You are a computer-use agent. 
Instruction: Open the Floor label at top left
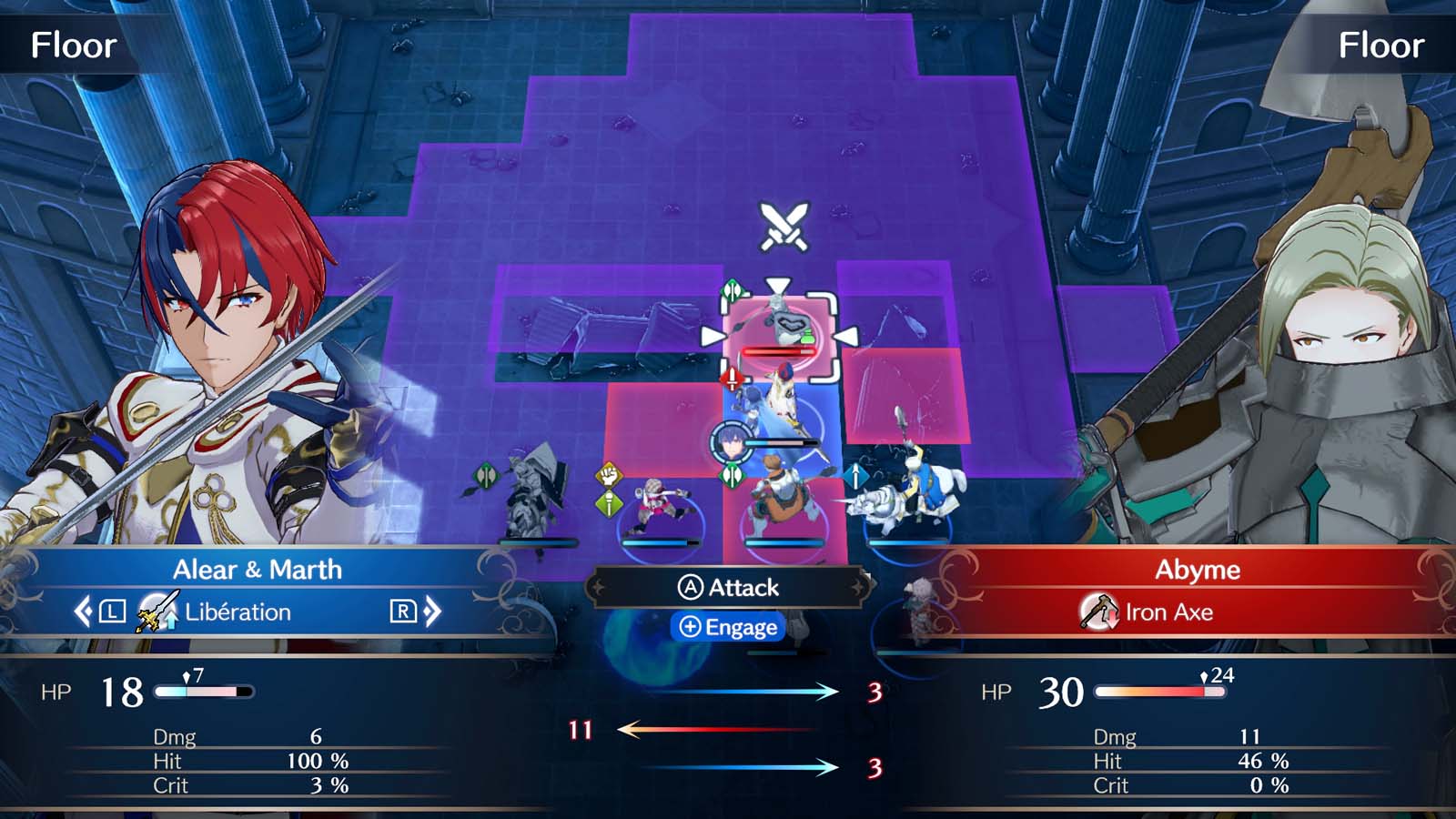coord(73,44)
